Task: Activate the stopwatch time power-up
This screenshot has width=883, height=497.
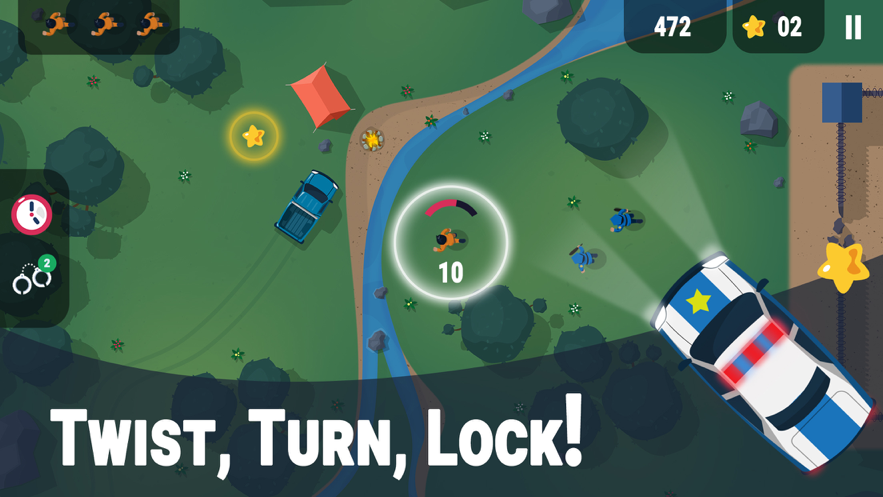Action: click(x=32, y=214)
